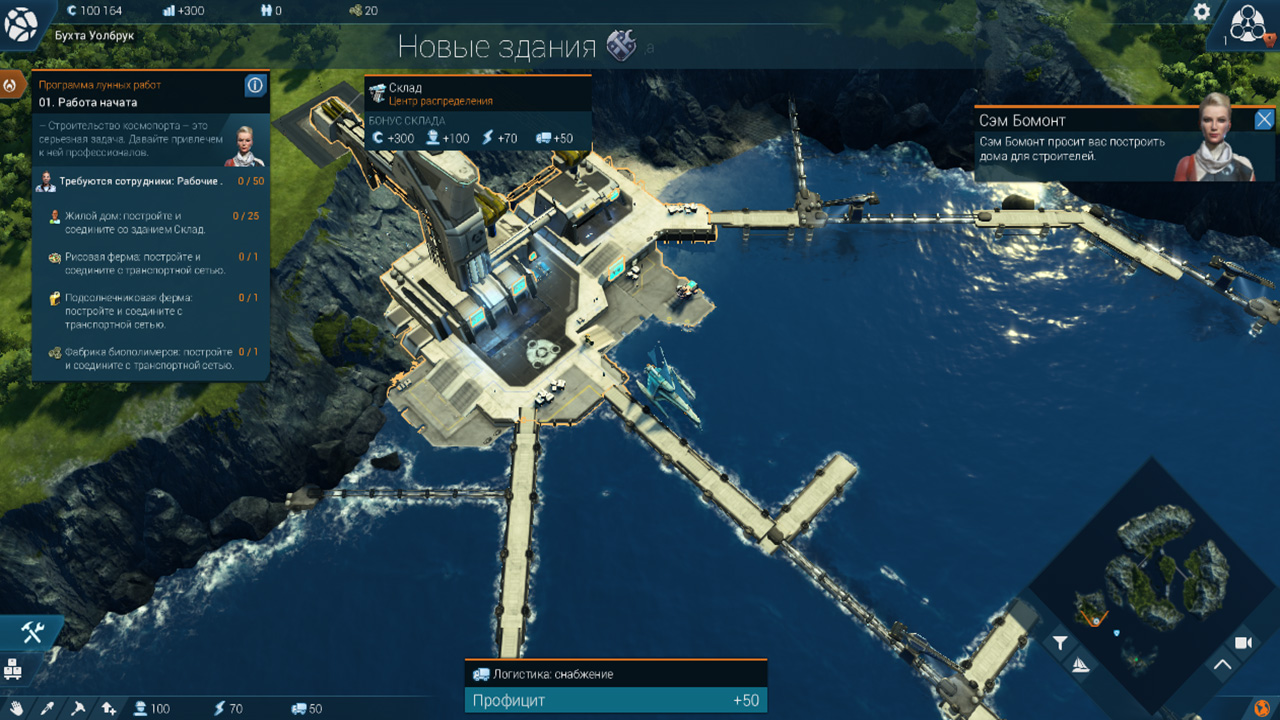Open quest info for Программа лунных работ
This screenshot has width=1280, height=720.
click(255, 86)
